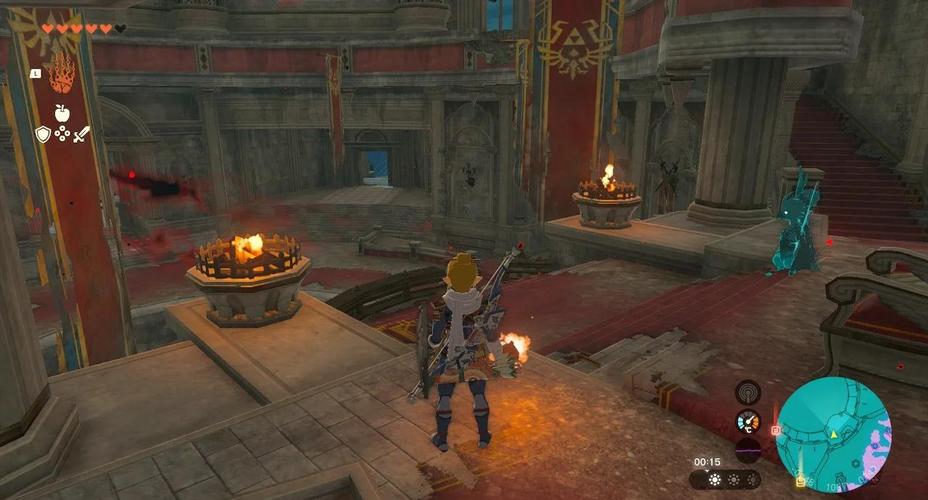Select the red marker on the minimap edge
Viewport: 928px width, 500px height.
click(x=776, y=430)
